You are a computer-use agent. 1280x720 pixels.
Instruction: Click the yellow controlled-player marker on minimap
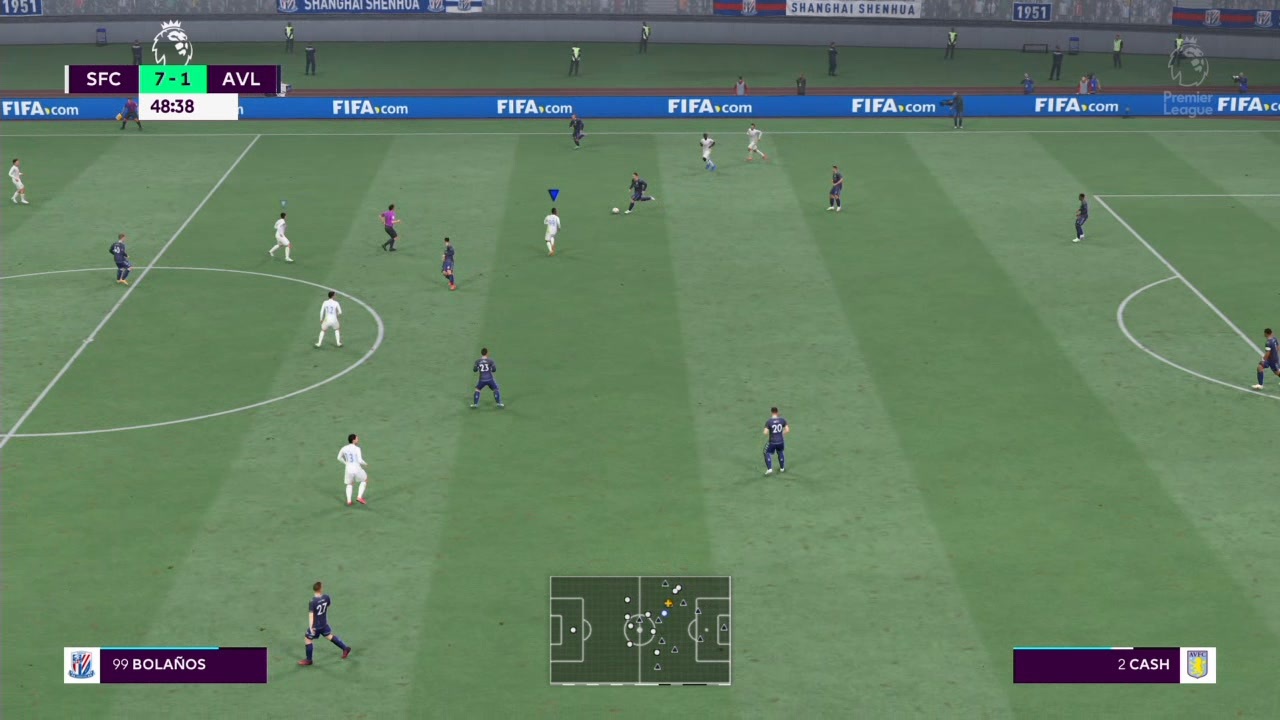667,602
